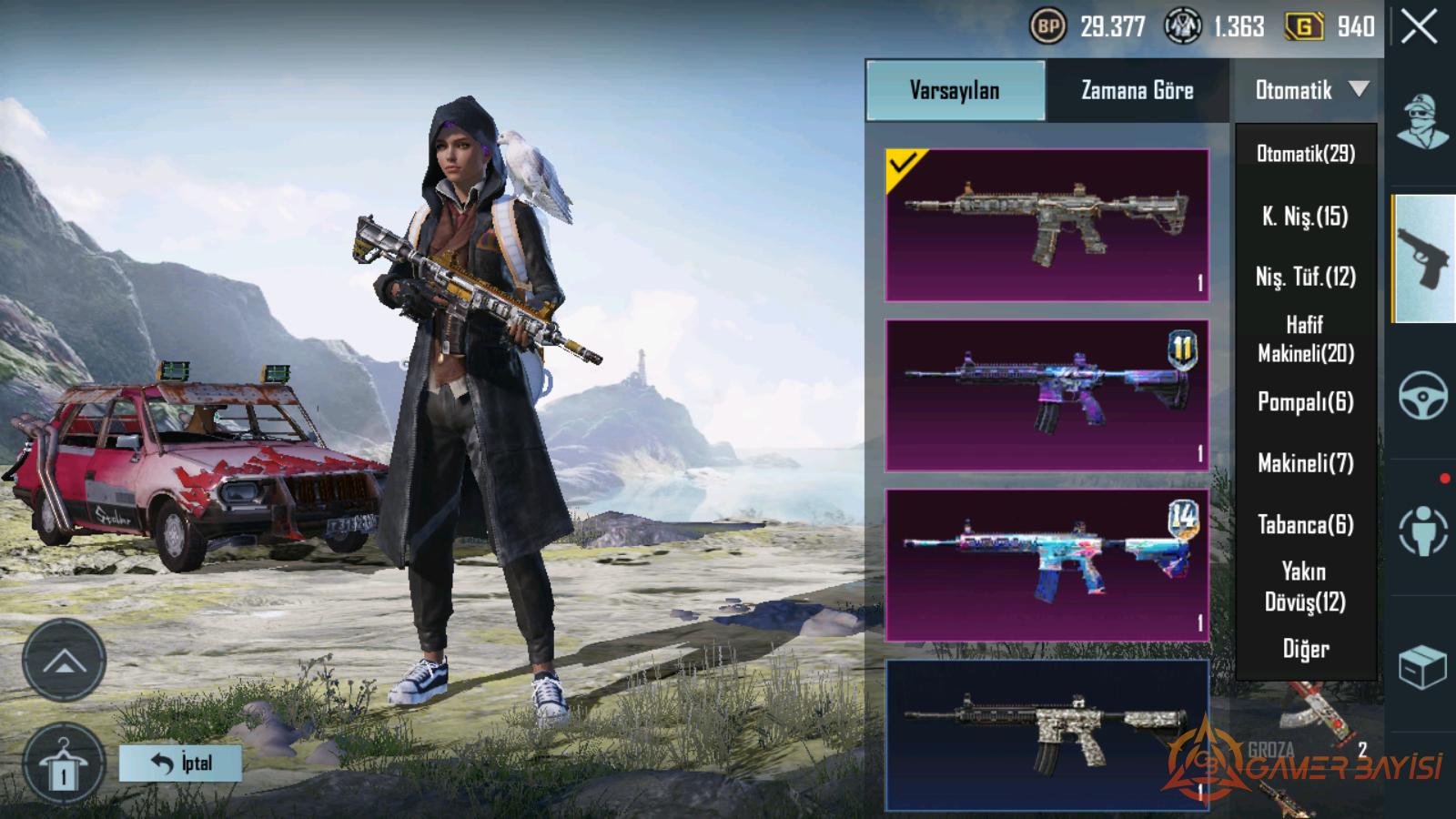Show Hafif Makineli(20) weapons

coord(1305,339)
